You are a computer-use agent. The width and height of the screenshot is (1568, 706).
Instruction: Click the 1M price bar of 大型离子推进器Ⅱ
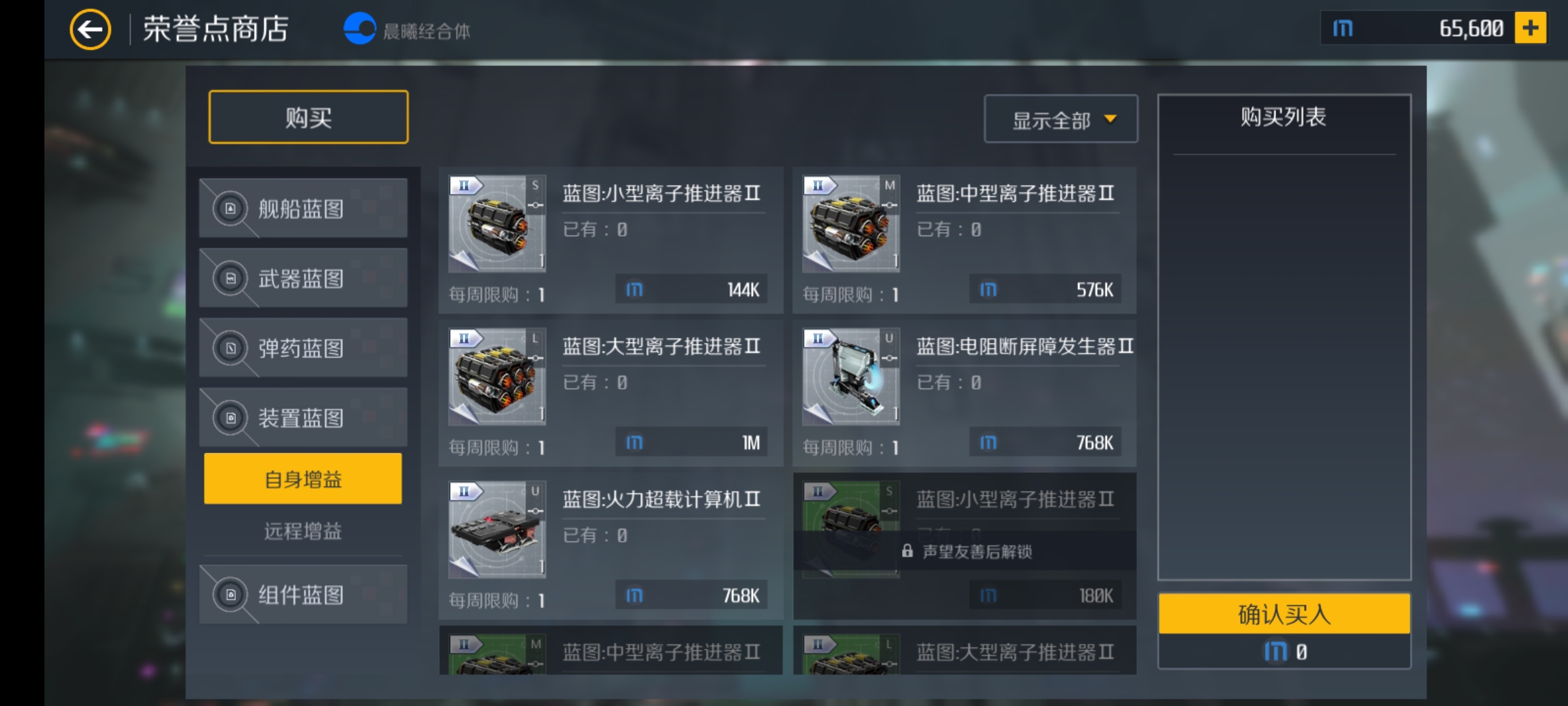tap(691, 442)
